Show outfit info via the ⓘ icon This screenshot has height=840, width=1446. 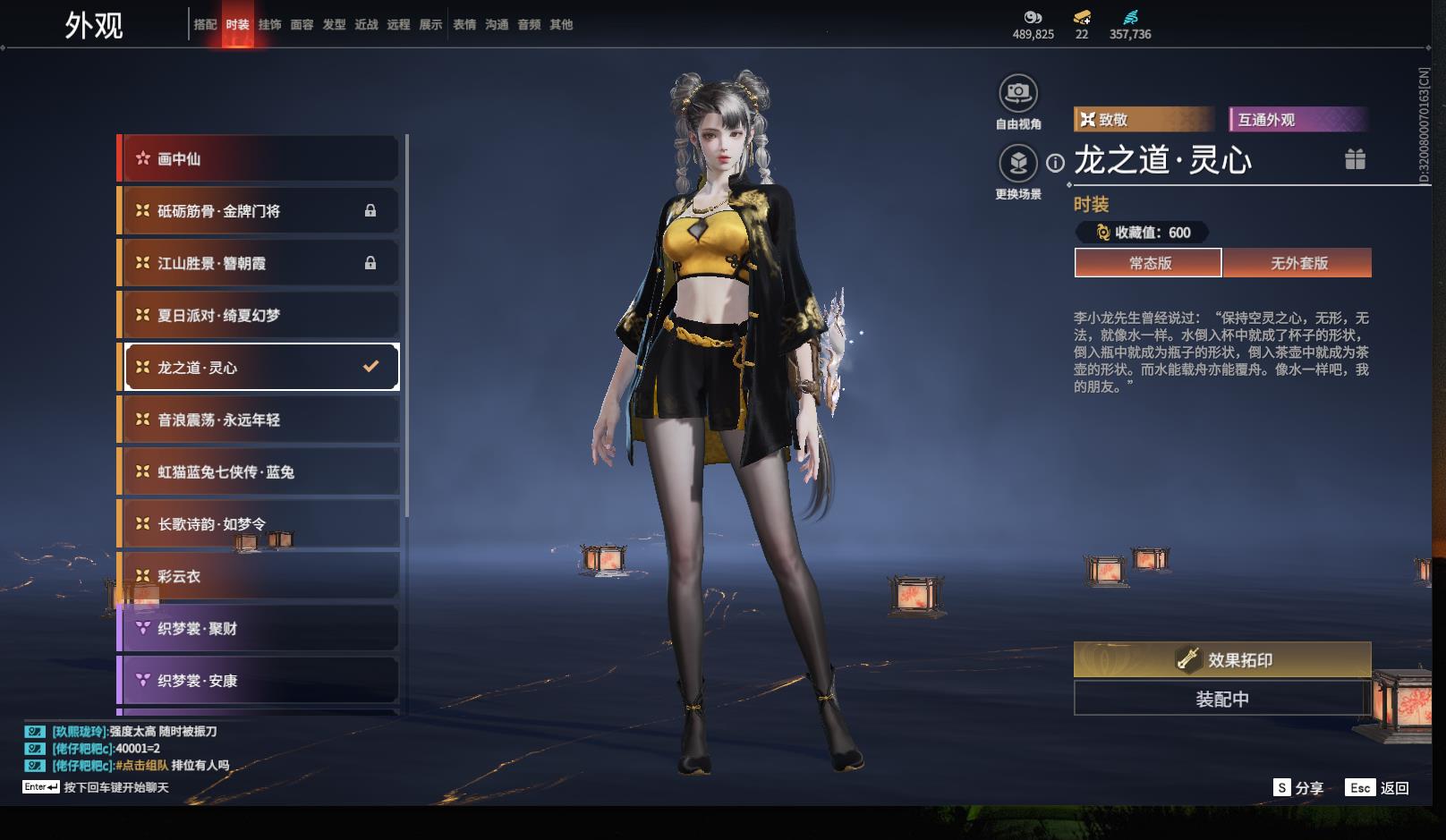[1056, 163]
